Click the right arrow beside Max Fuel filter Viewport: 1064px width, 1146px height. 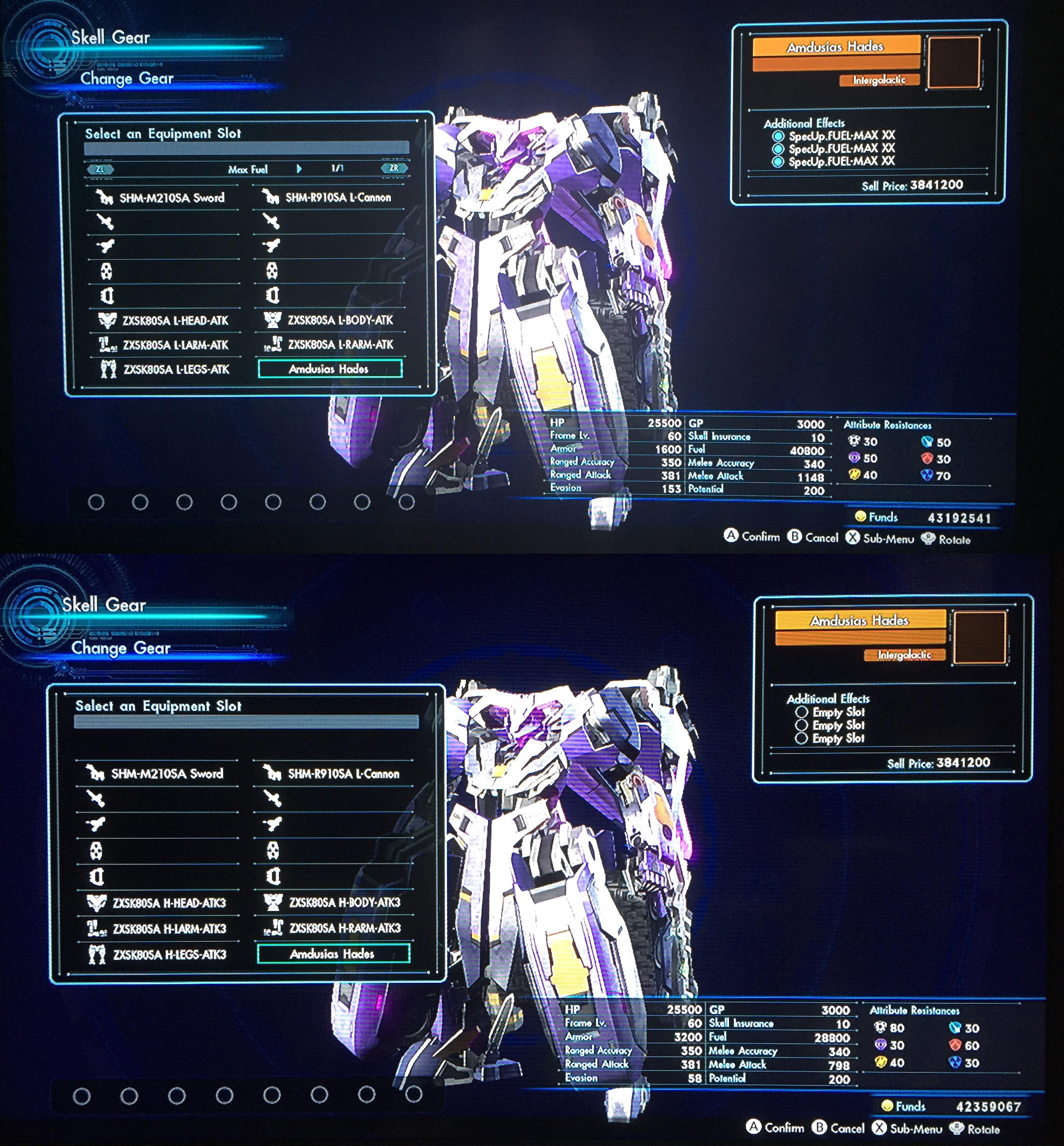pos(299,169)
